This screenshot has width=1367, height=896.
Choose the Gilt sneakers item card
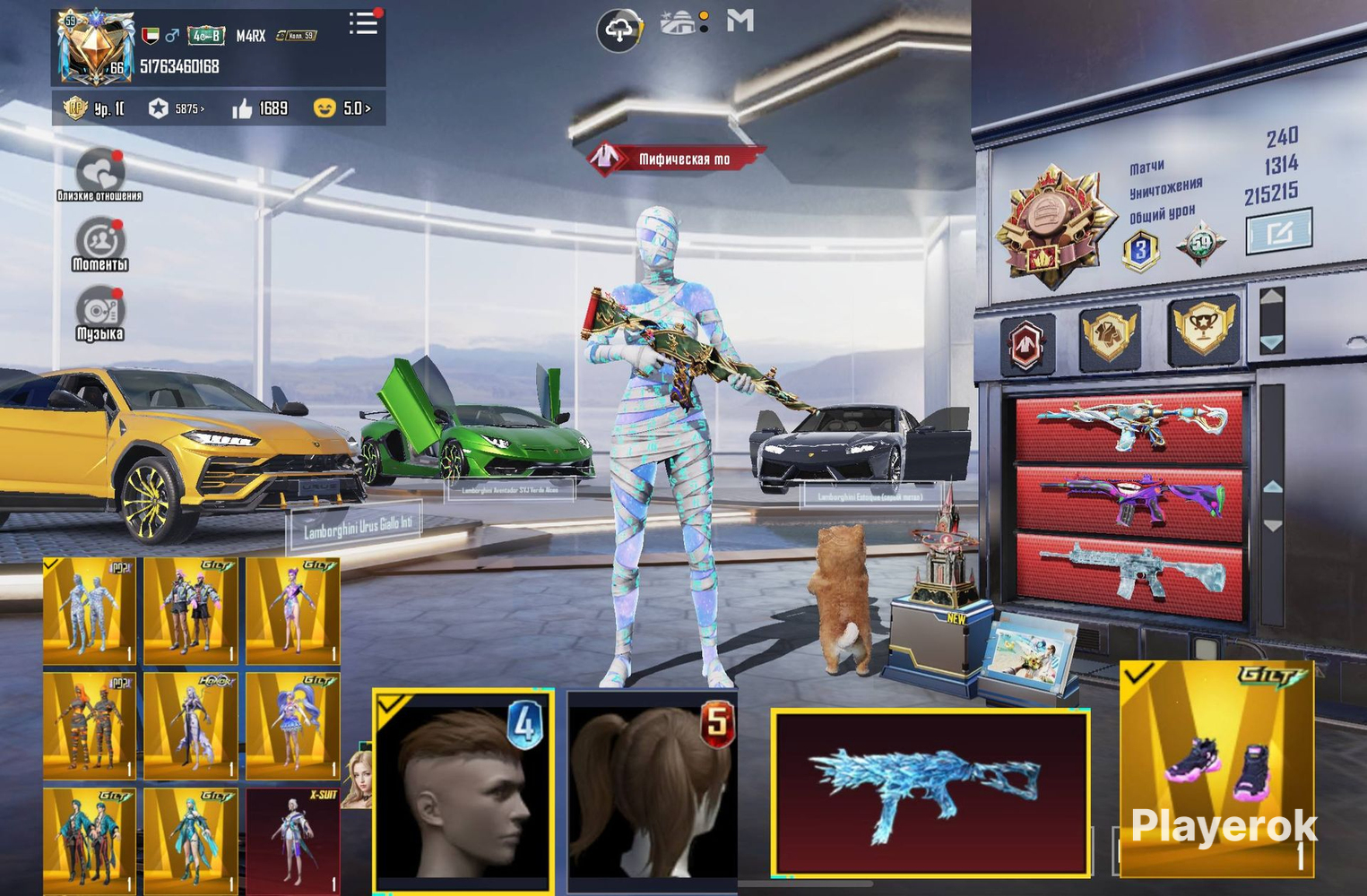coord(1216,767)
